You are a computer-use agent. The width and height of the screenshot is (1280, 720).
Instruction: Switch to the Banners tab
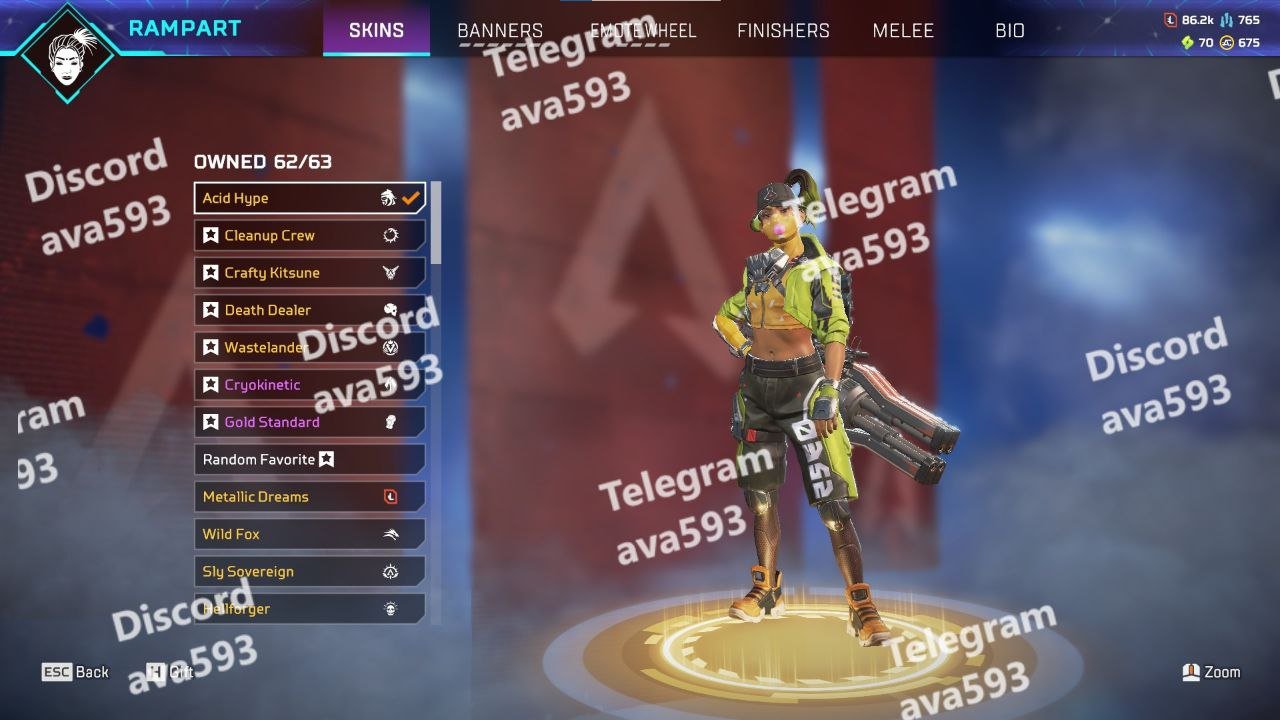[x=500, y=31]
